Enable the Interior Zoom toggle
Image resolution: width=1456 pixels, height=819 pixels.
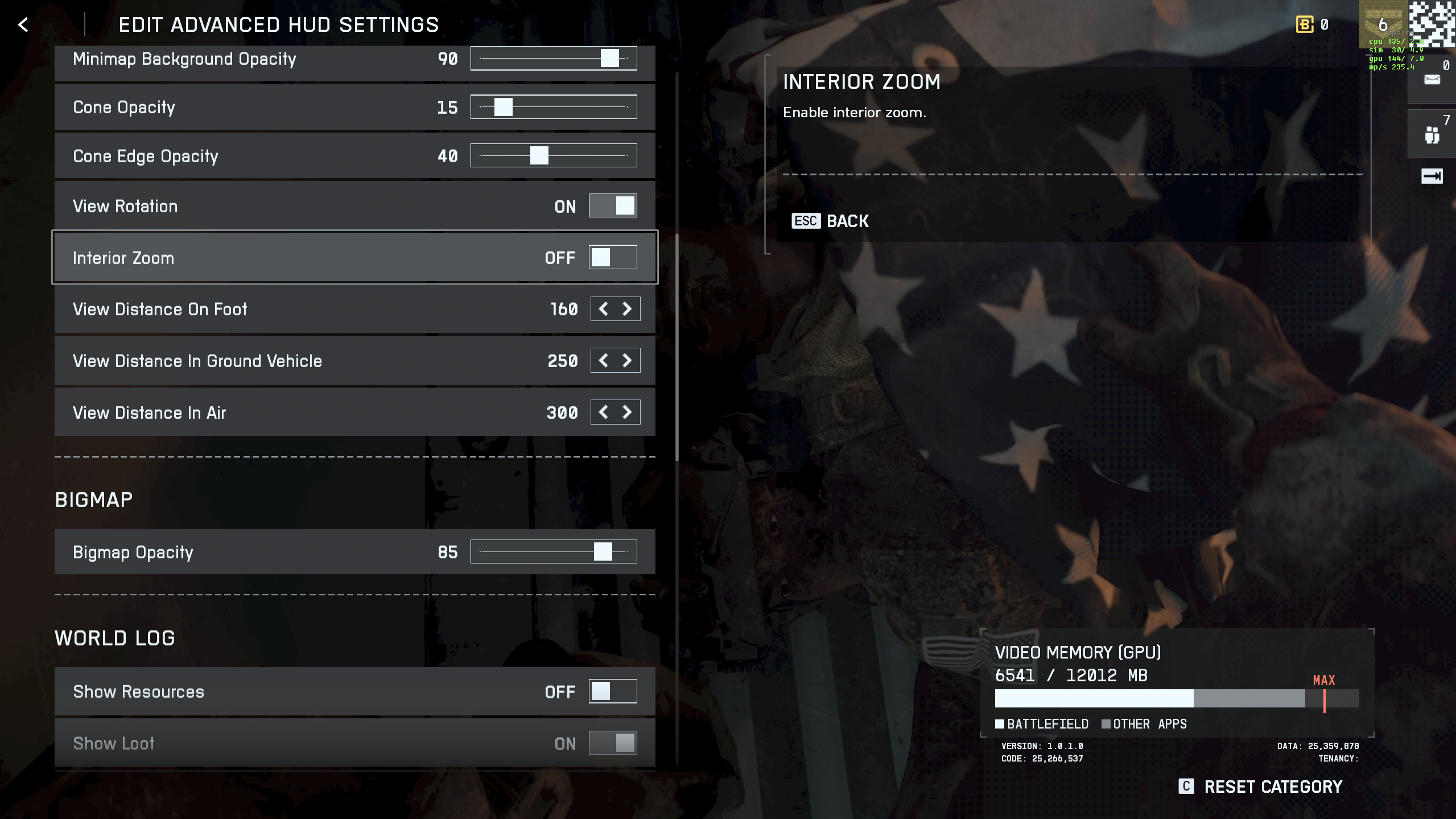tap(612, 257)
